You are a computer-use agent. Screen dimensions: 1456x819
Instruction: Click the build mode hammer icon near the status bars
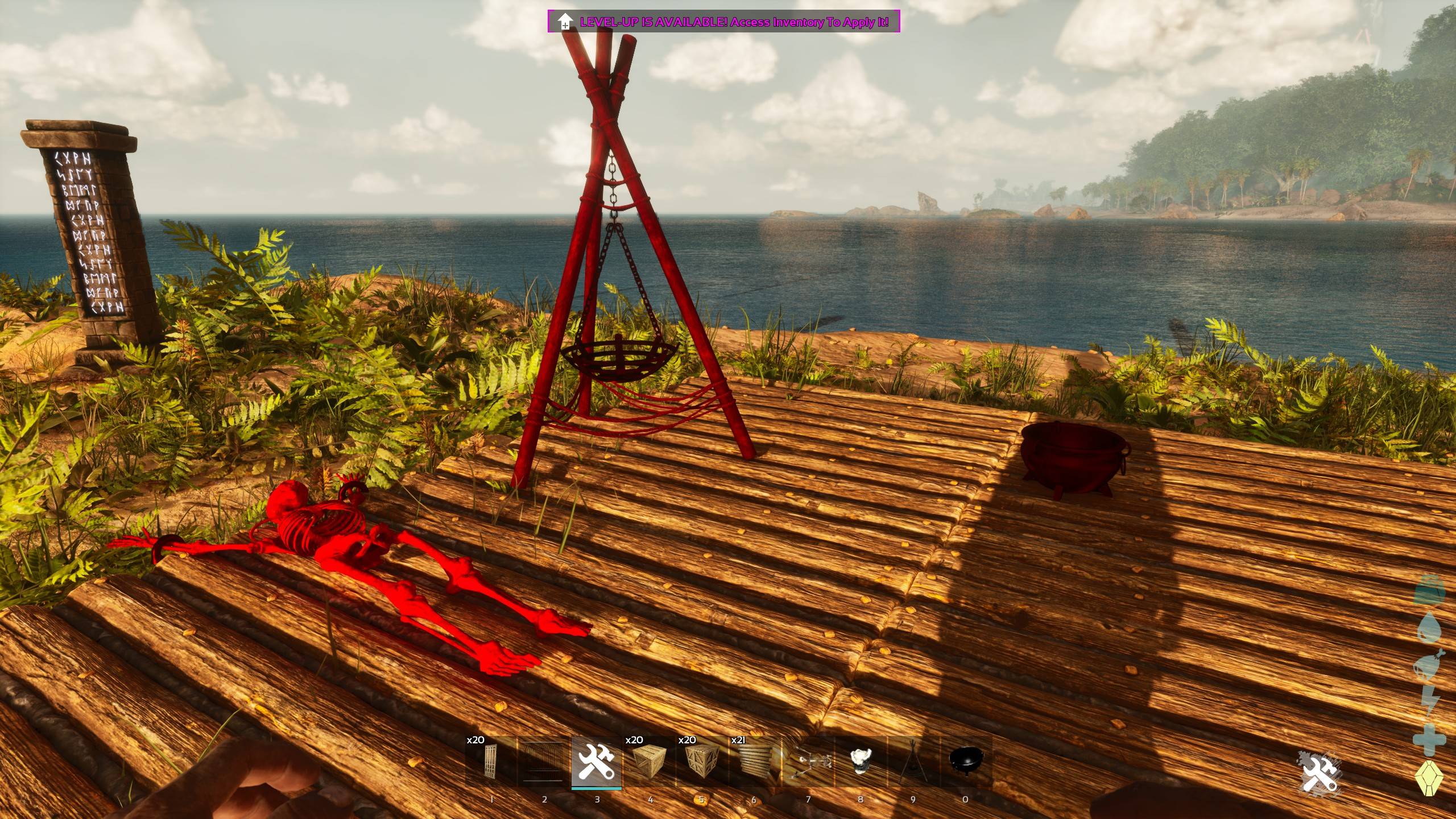[x=1318, y=773]
